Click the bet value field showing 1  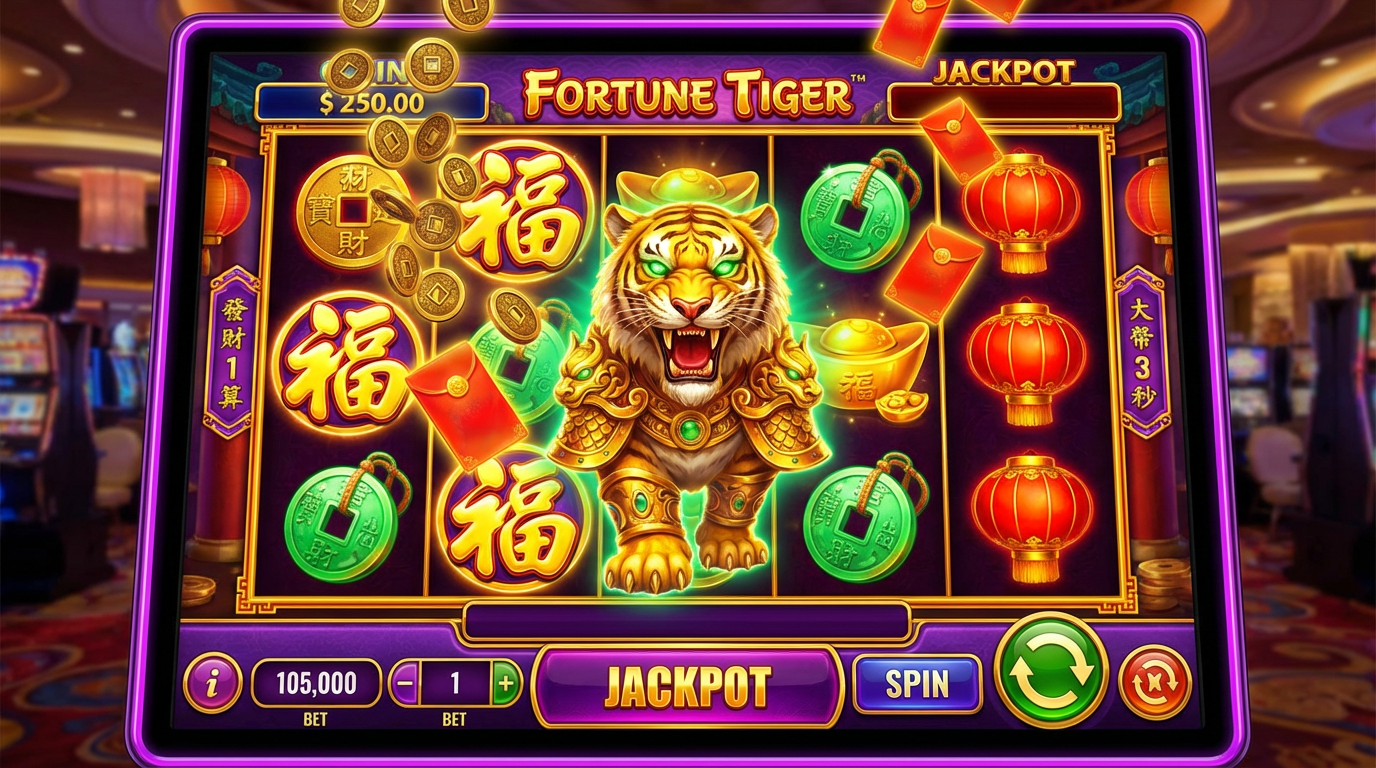tap(457, 684)
